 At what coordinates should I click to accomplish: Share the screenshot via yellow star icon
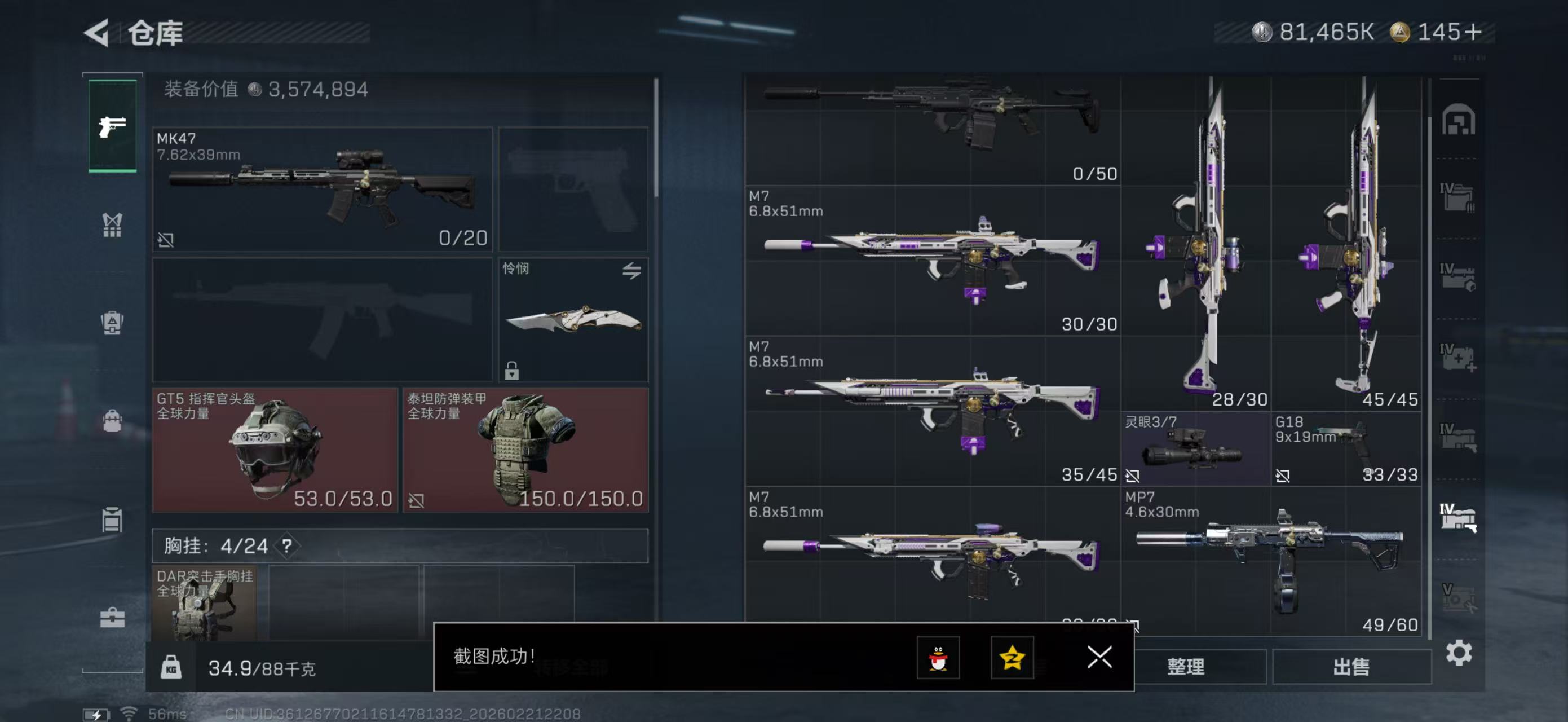coord(1012,658)
